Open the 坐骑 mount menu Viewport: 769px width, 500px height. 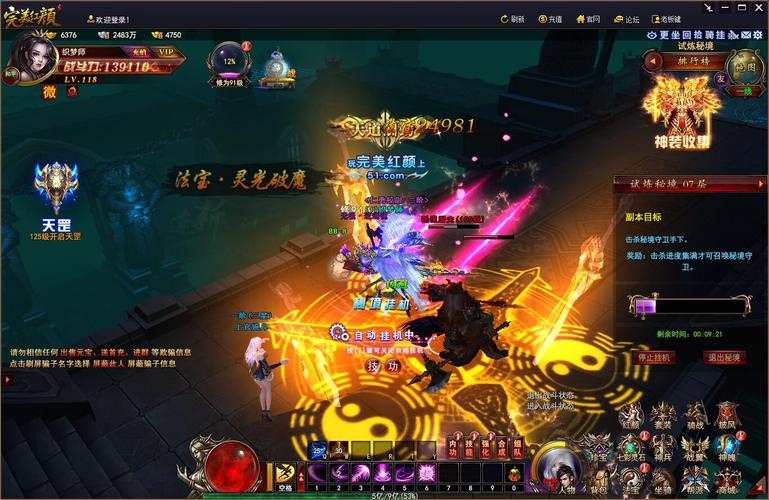click(x=663, y=482)
